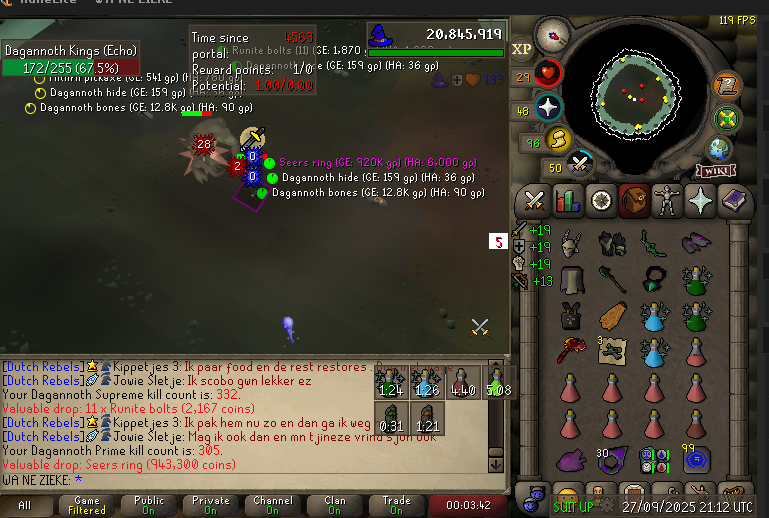Open the Prayer tab
This screenshot has width=769, height=518.
700,200
